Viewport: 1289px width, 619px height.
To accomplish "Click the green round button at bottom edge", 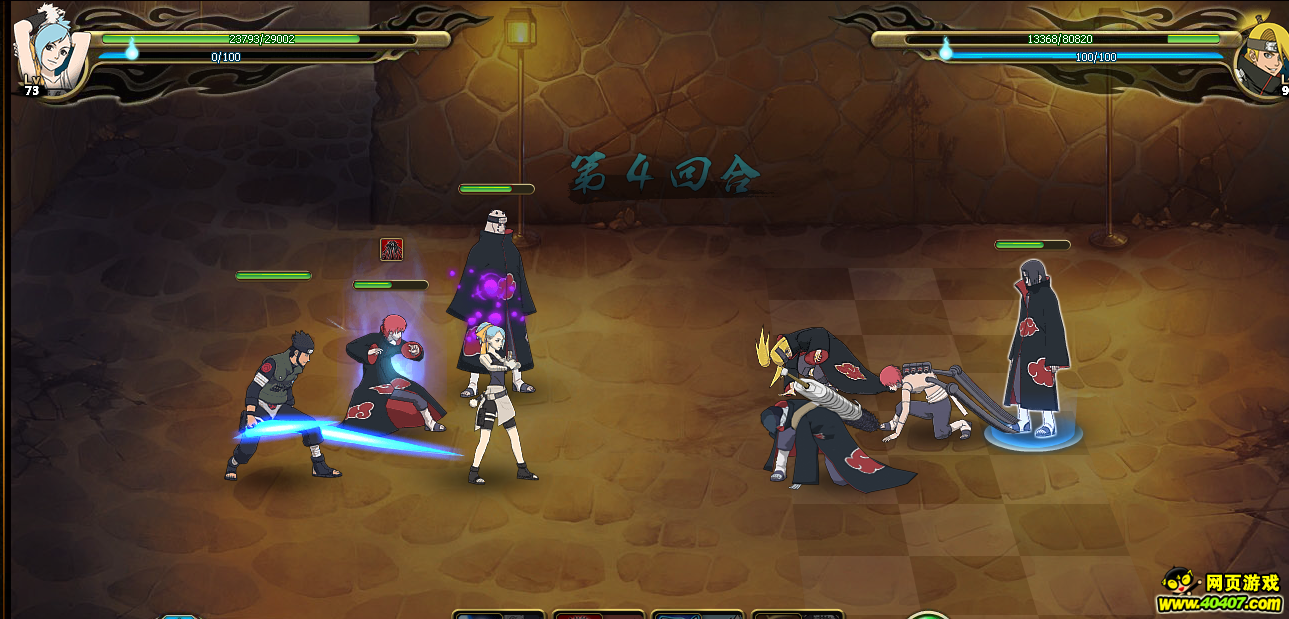I will (928, 614).
